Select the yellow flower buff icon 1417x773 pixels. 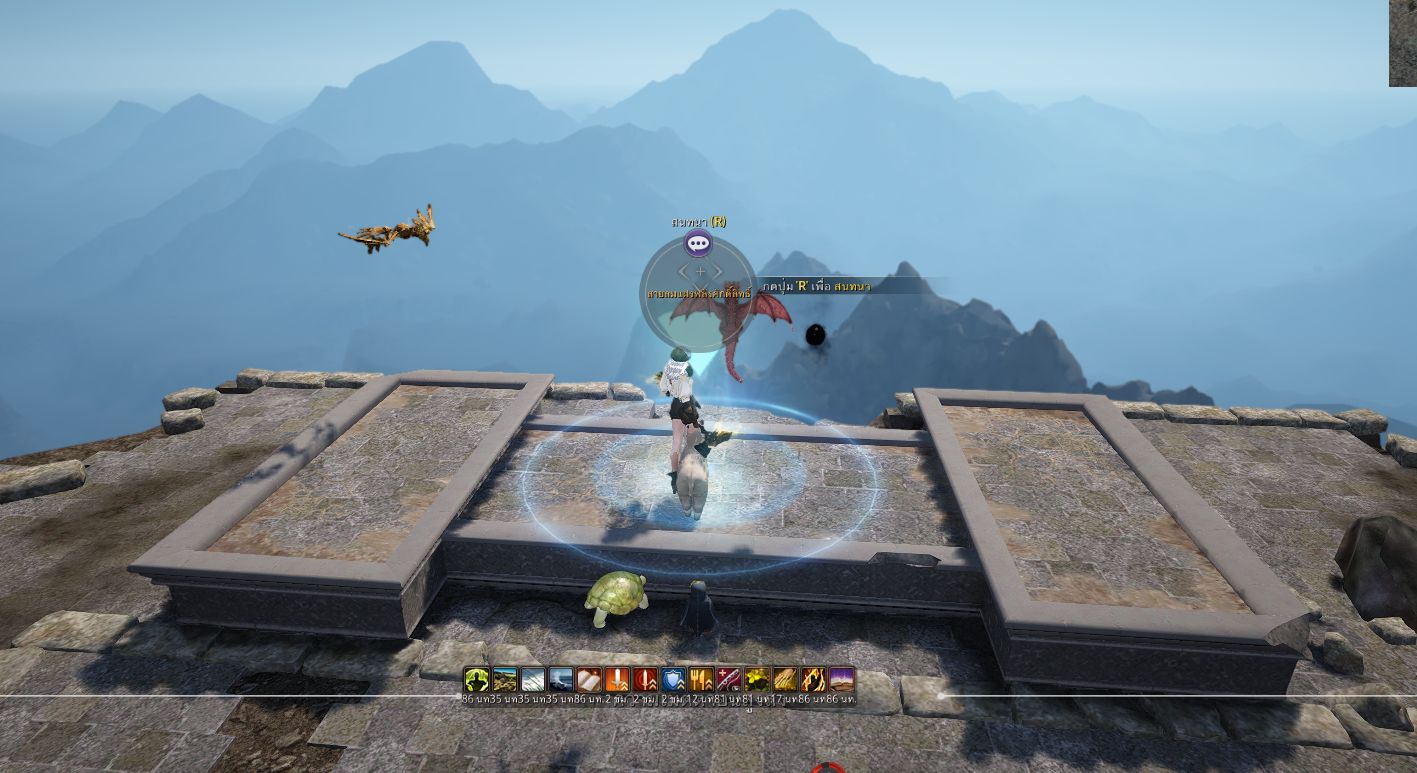coord(757,680)
